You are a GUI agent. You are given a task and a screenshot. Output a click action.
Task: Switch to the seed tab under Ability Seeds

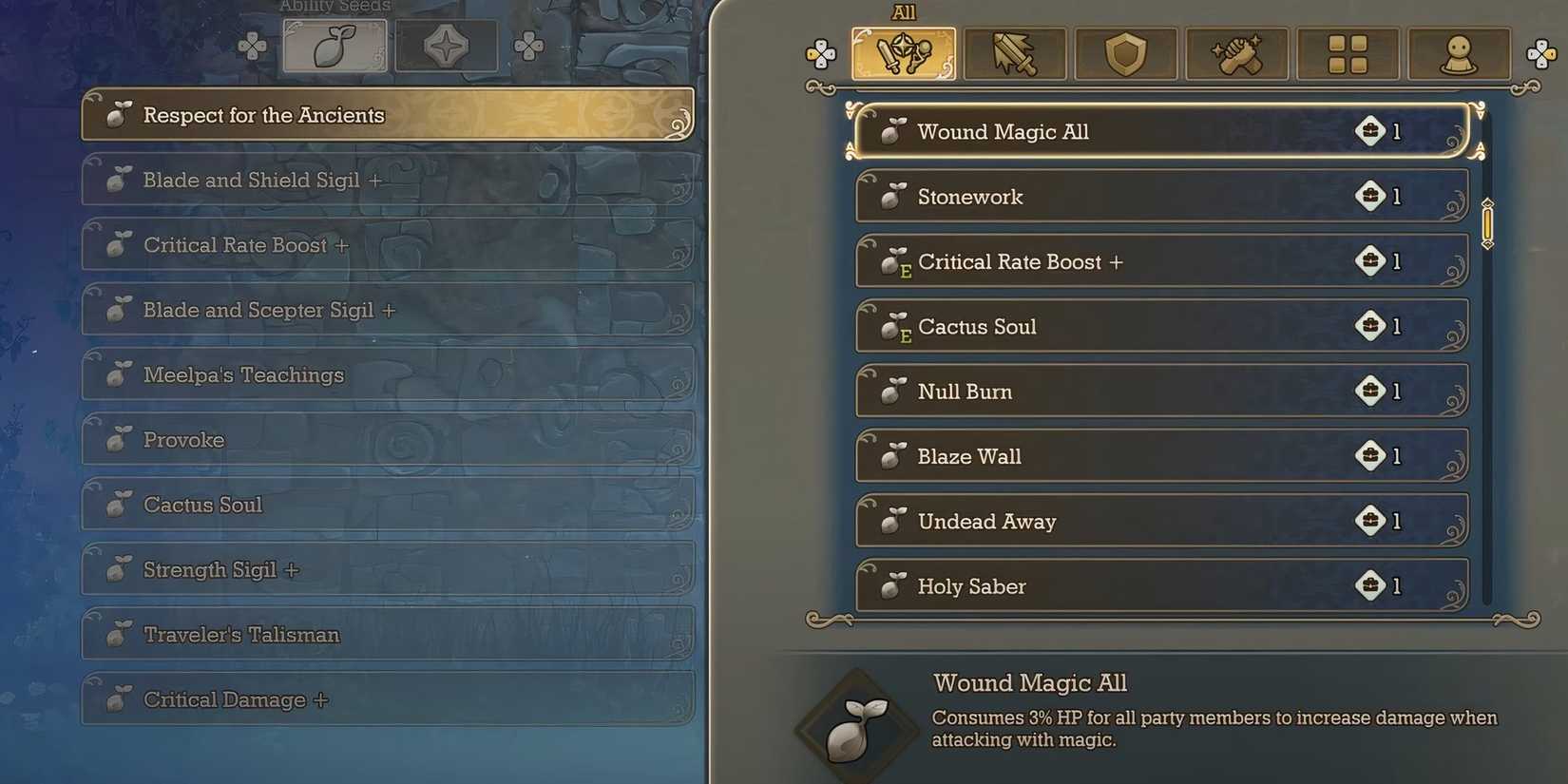click(335, 44)
